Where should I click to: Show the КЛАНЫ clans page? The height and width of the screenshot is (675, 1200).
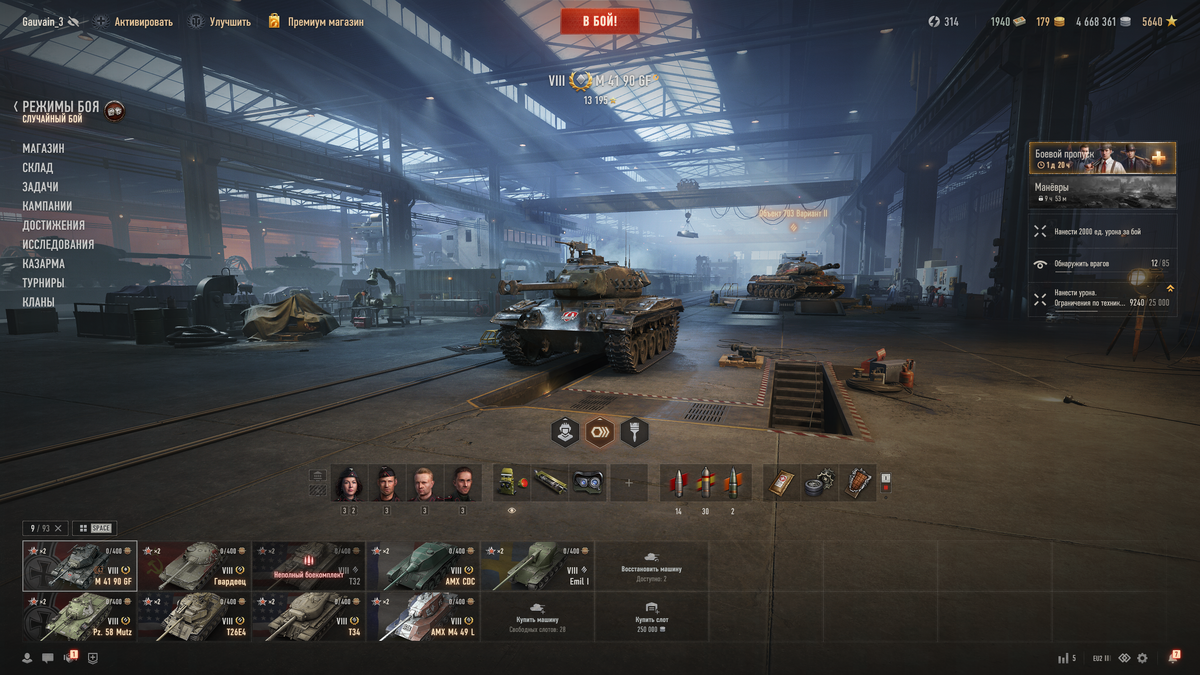(x=39, y=302)
